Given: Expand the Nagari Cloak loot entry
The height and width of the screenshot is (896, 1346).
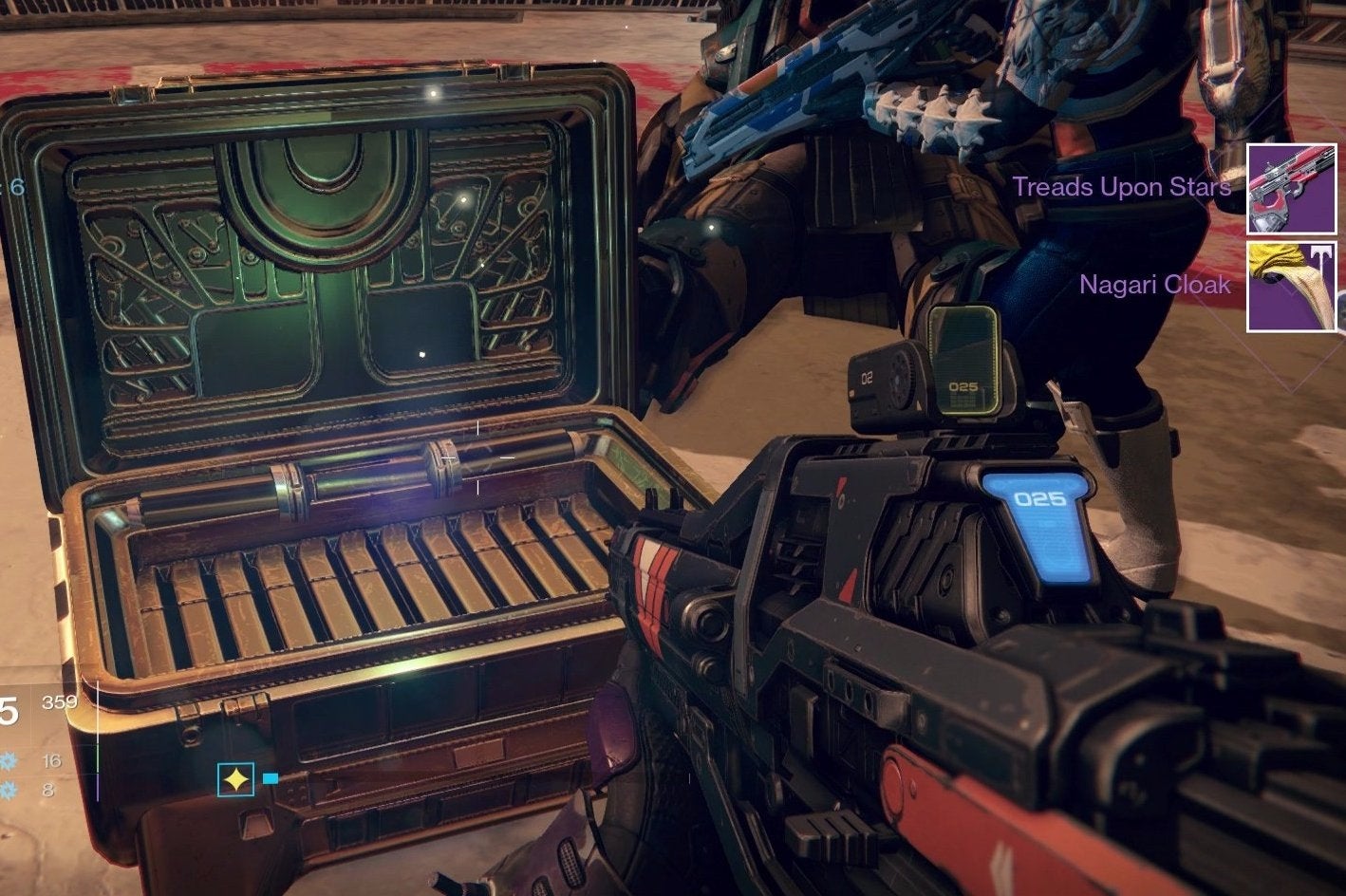Looking at the screenshot, I should 1155,285.
